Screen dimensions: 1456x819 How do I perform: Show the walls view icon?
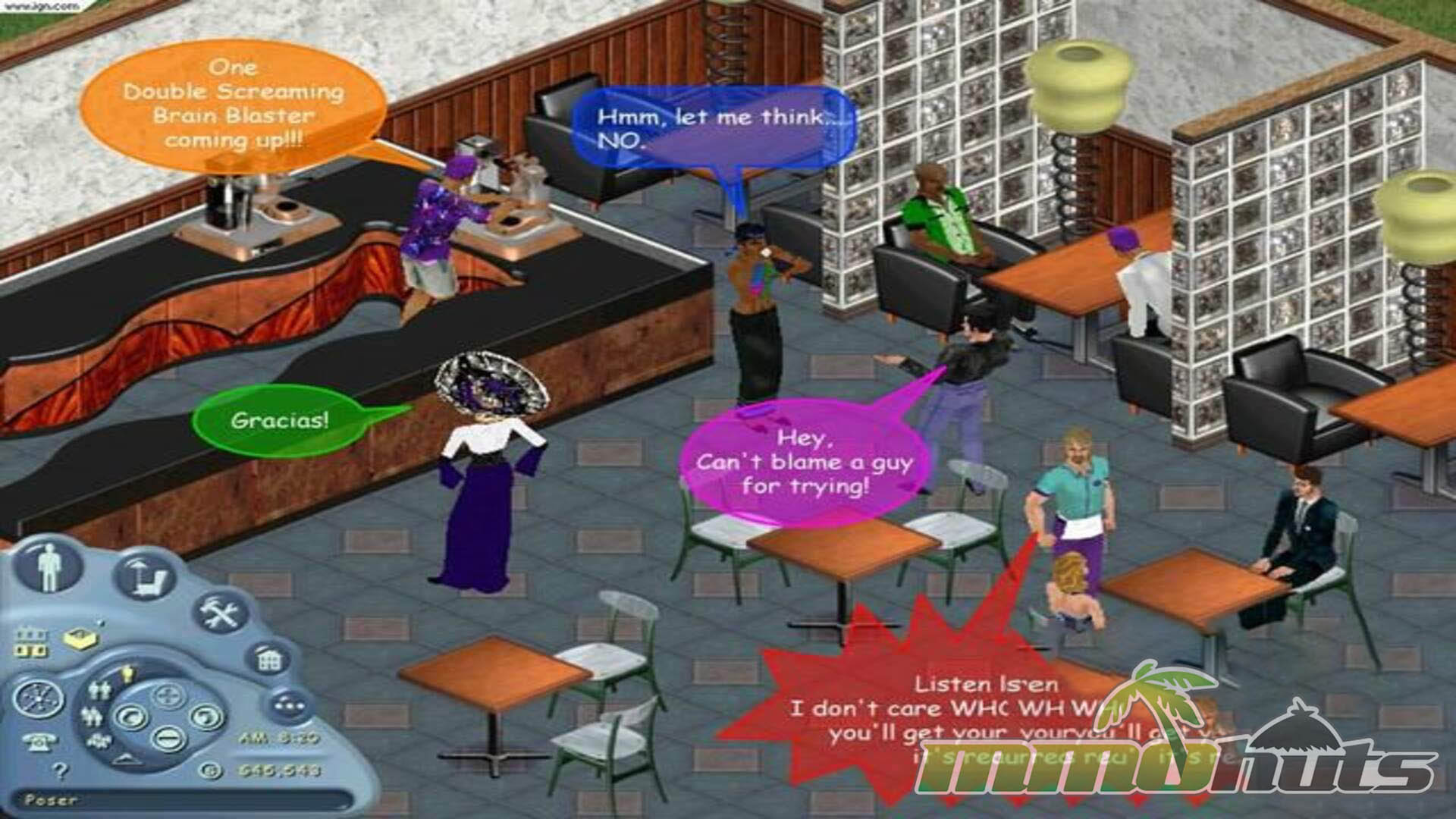coord(31,642)
